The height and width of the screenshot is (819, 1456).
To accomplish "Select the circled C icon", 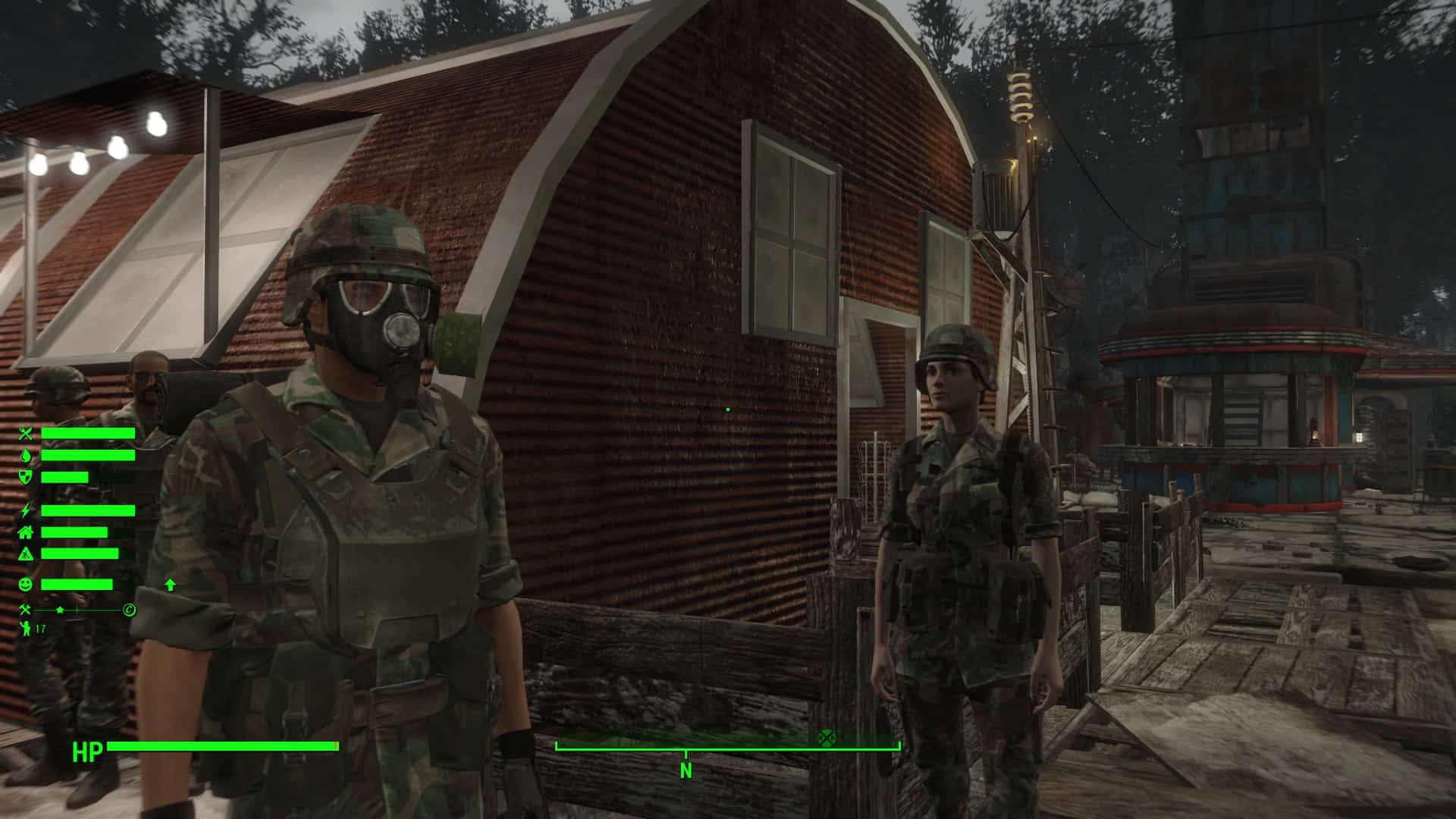I will pyautogui.click(x=130, y=610).
